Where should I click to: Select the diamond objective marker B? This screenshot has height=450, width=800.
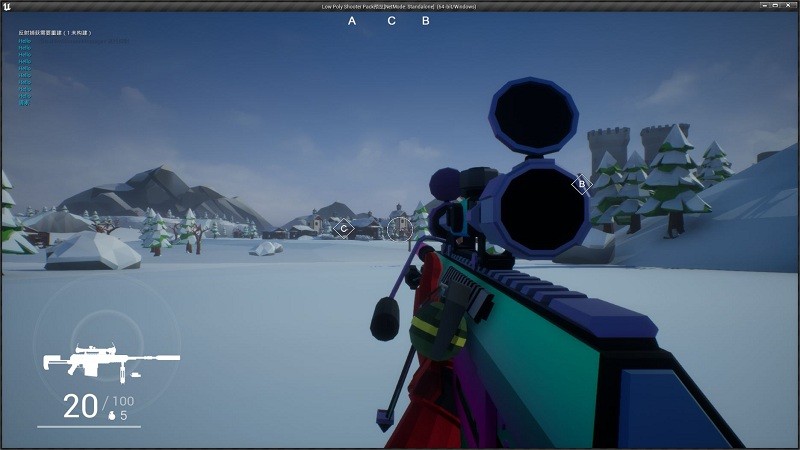point(581,184)
